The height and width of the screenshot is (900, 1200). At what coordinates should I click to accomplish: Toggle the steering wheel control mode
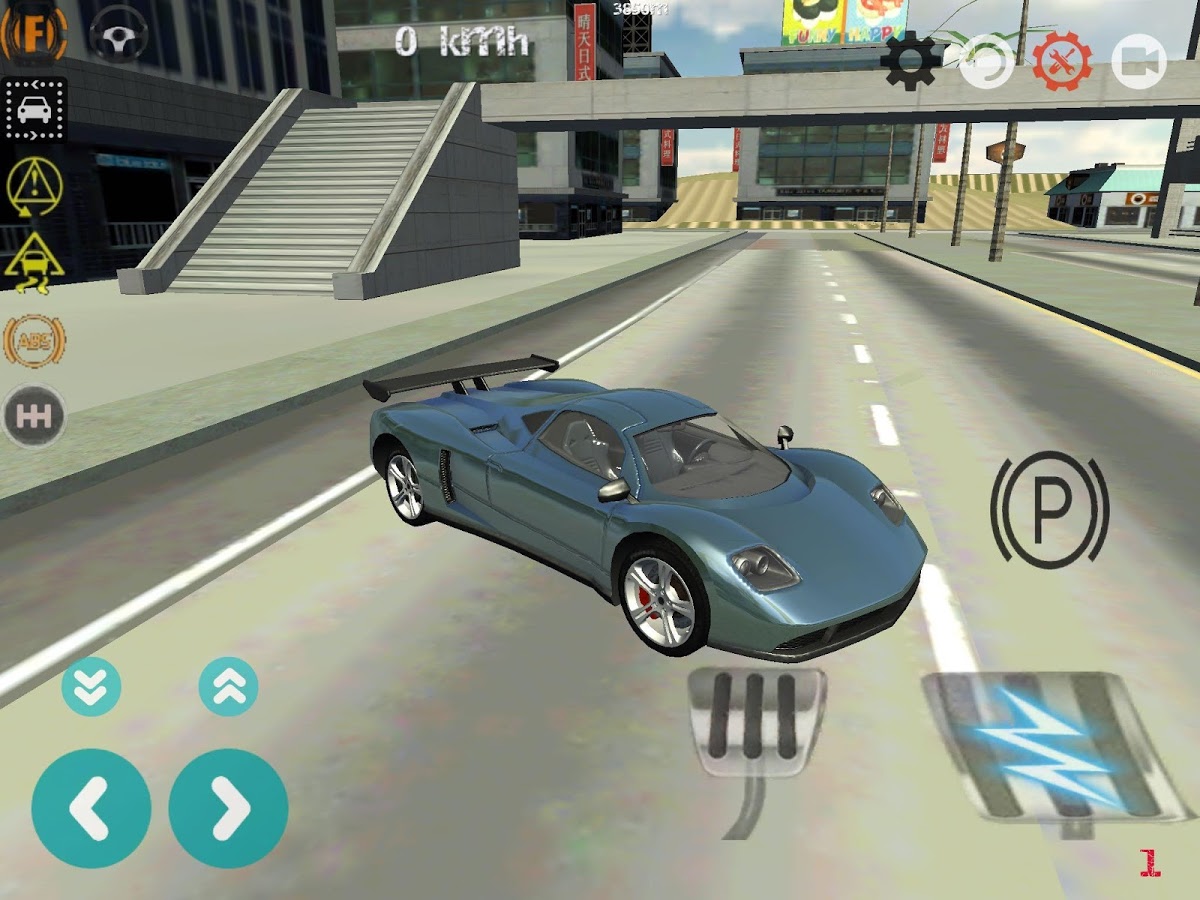[119, 34]
